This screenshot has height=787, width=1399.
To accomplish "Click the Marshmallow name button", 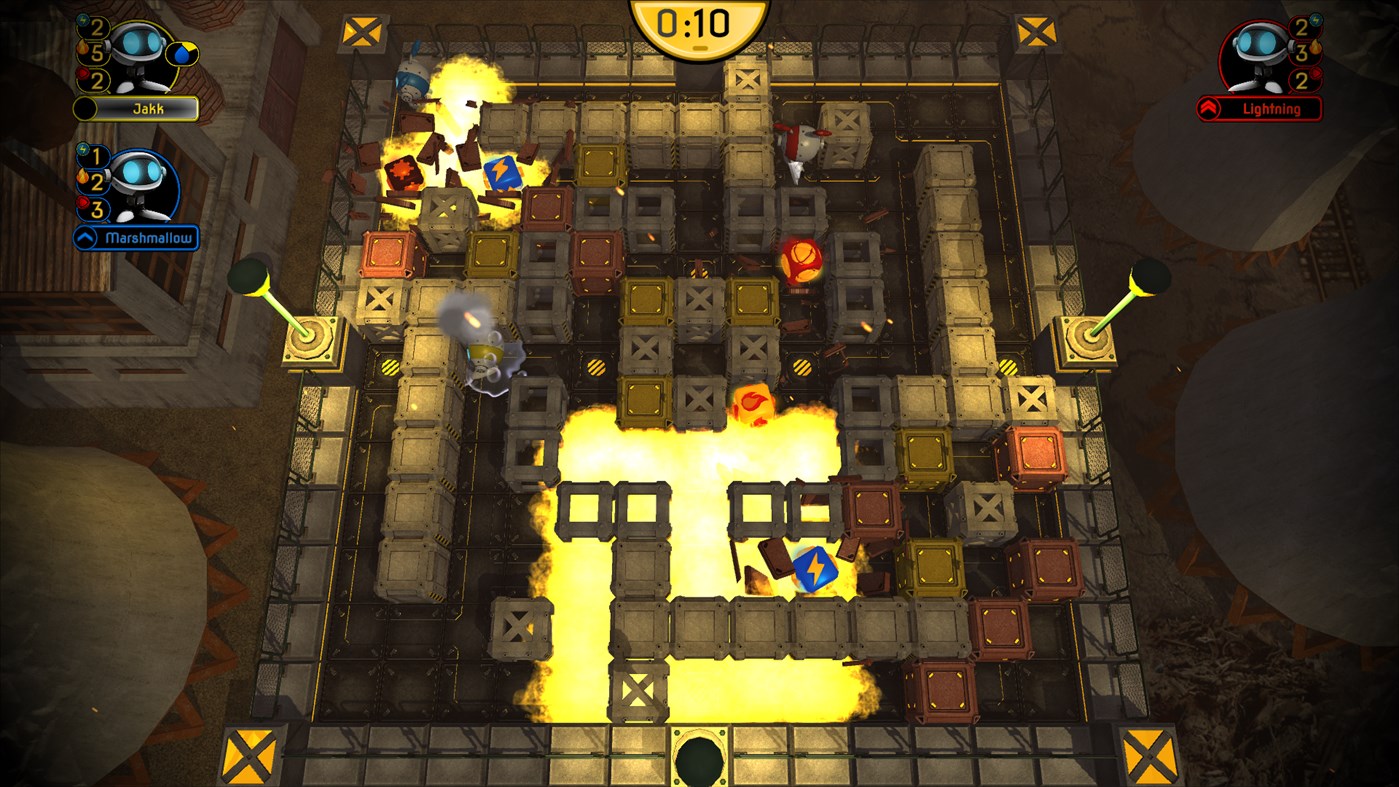I will click(x=151, y=236).
